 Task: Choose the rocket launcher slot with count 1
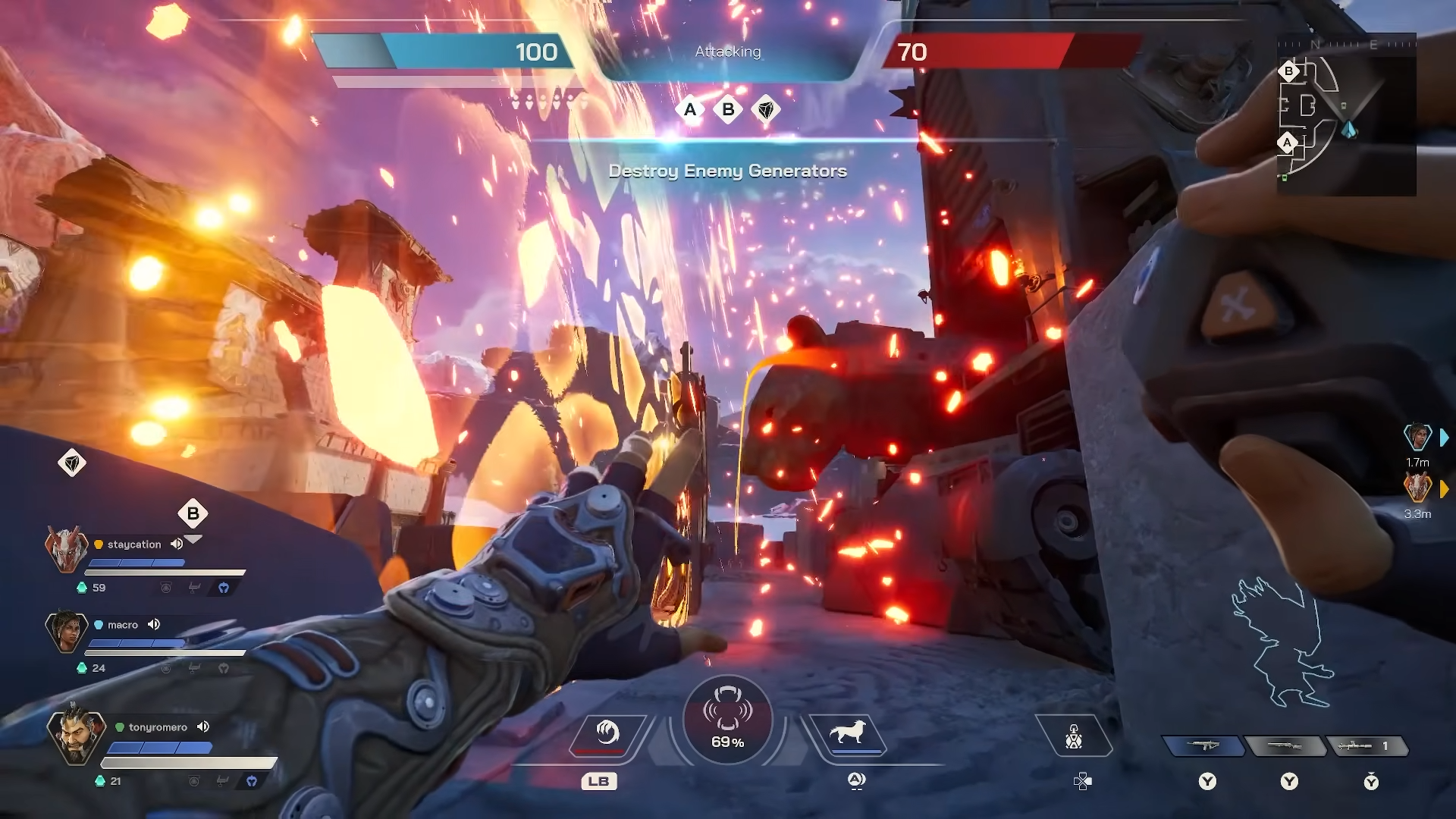tap(1365, 746)
